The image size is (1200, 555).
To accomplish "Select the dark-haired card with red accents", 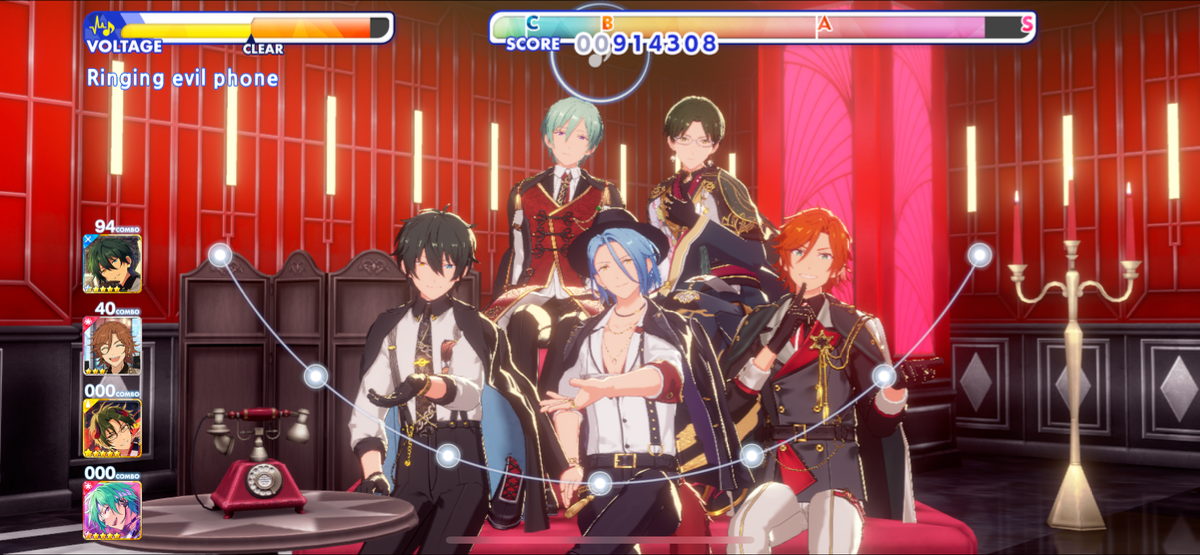I will (x=112, y=428).
